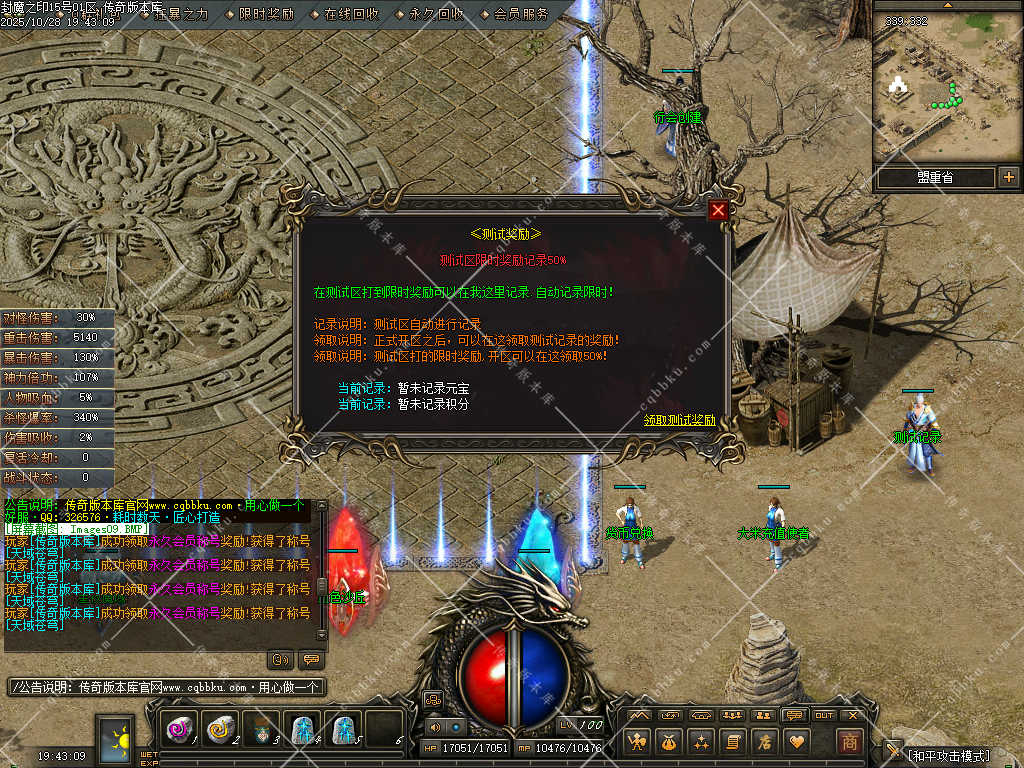Close the test reward dialog

pos(718,210)
